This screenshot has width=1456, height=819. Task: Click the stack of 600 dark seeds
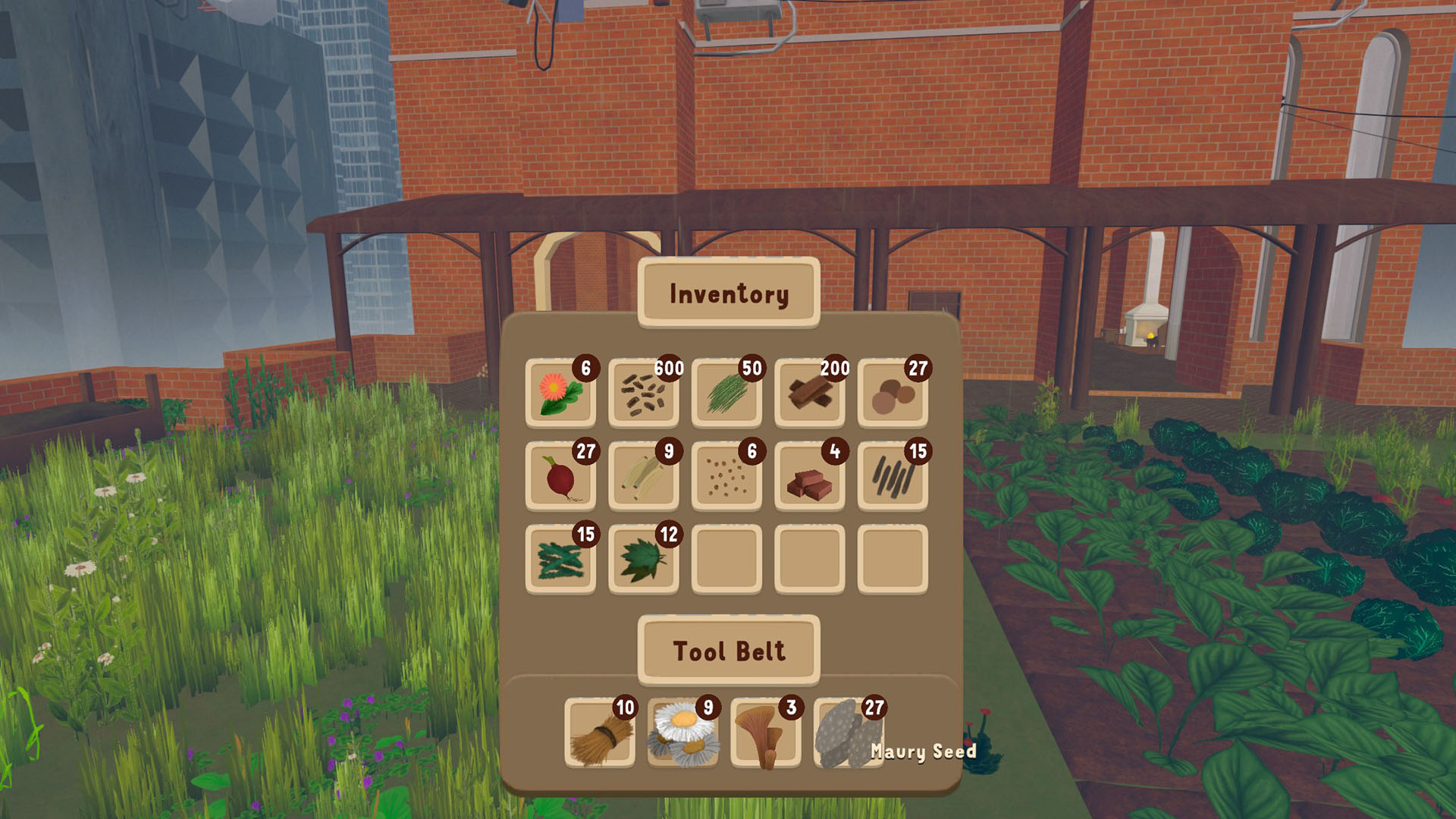(x=642, y=394)
